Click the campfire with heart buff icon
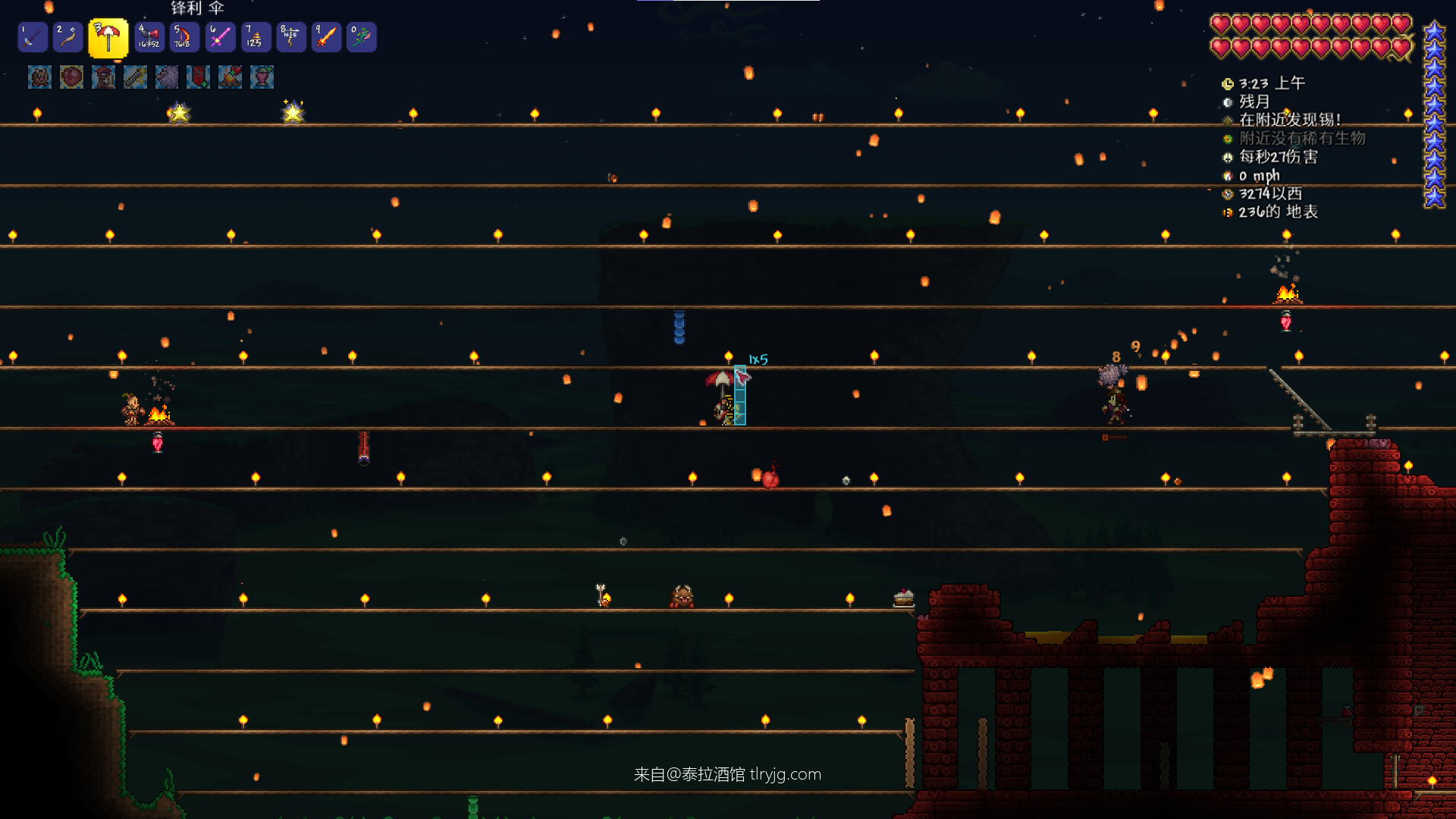This screenshot has height=819, width=1456. (231, 77)
